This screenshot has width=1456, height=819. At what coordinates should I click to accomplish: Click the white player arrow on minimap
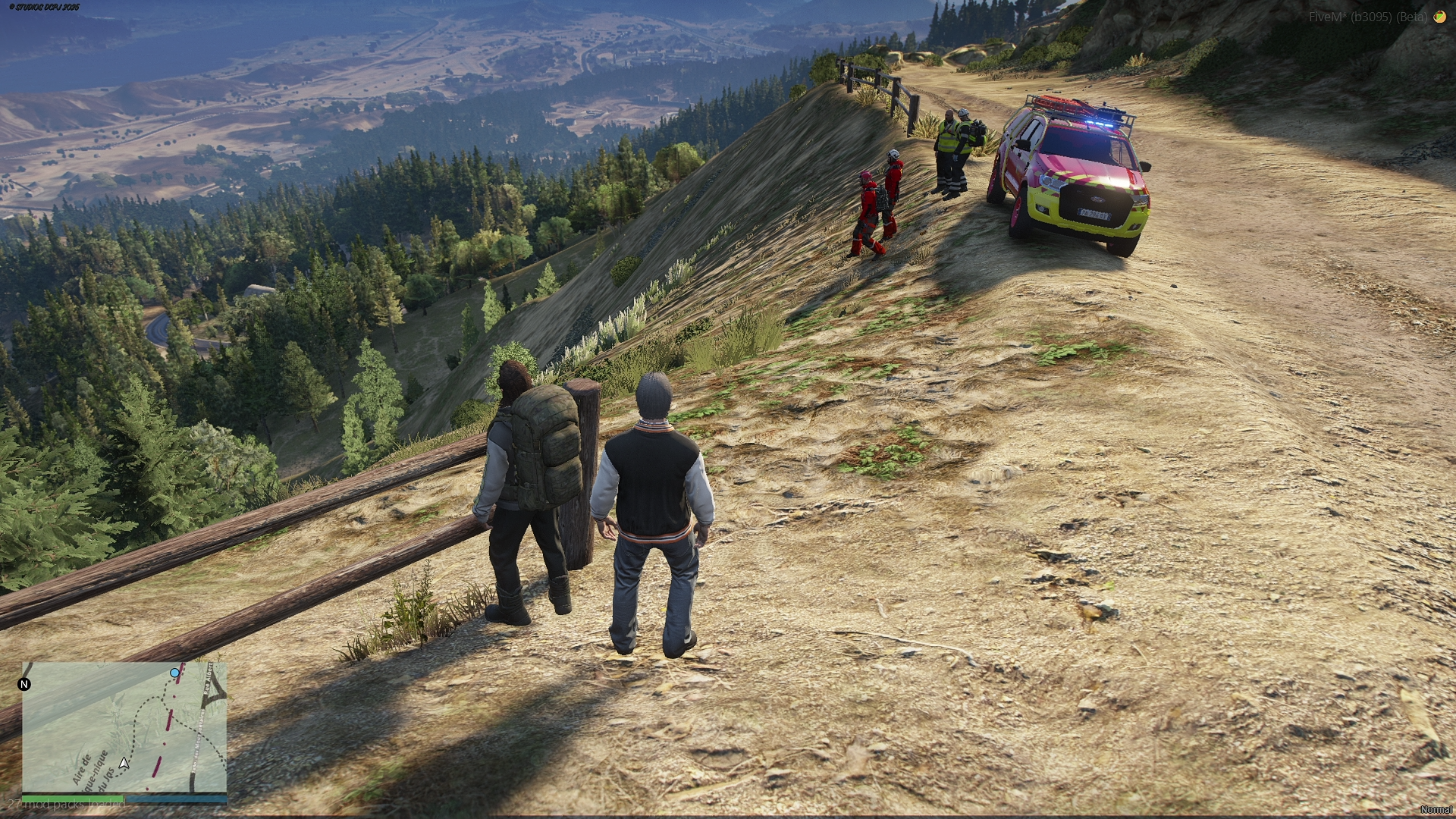[124, 763]
